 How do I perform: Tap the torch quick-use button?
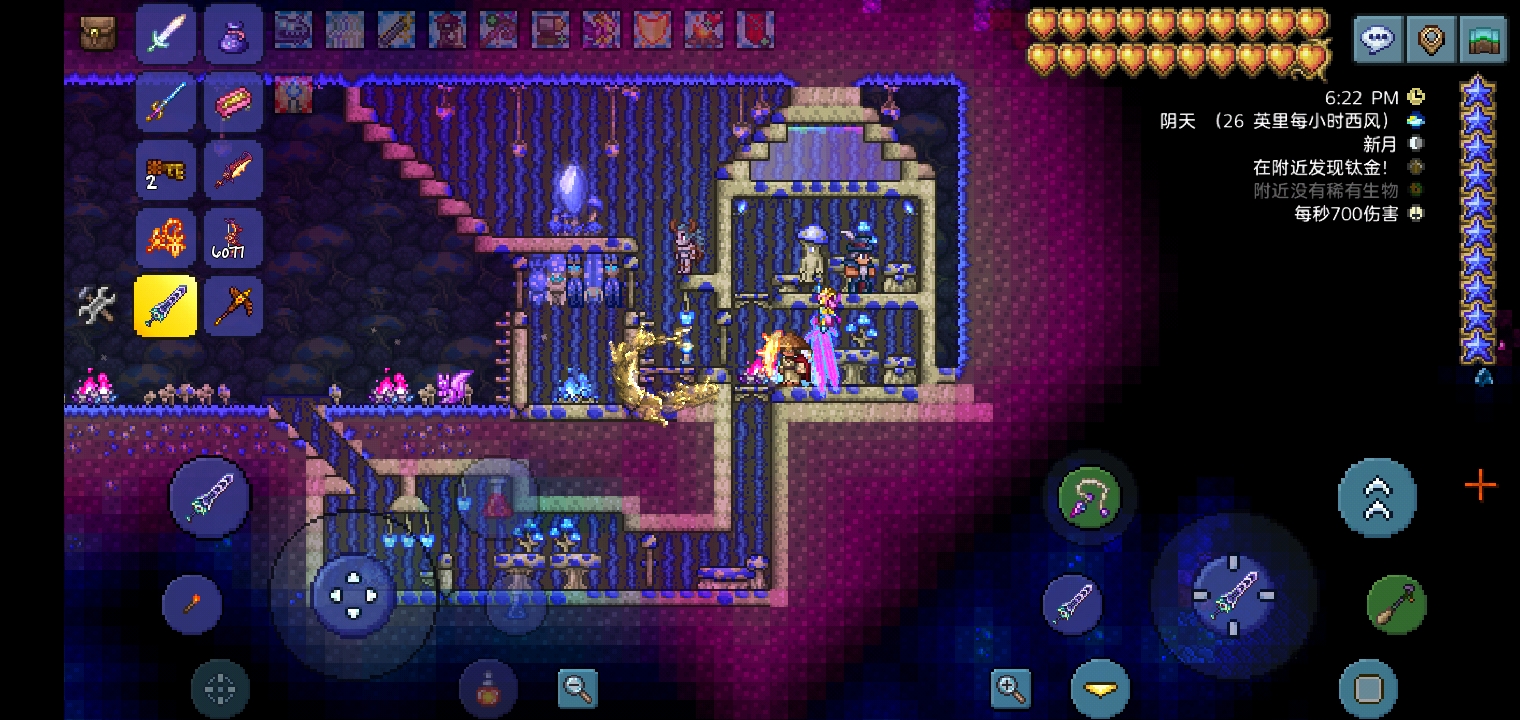tap(192, 603)
